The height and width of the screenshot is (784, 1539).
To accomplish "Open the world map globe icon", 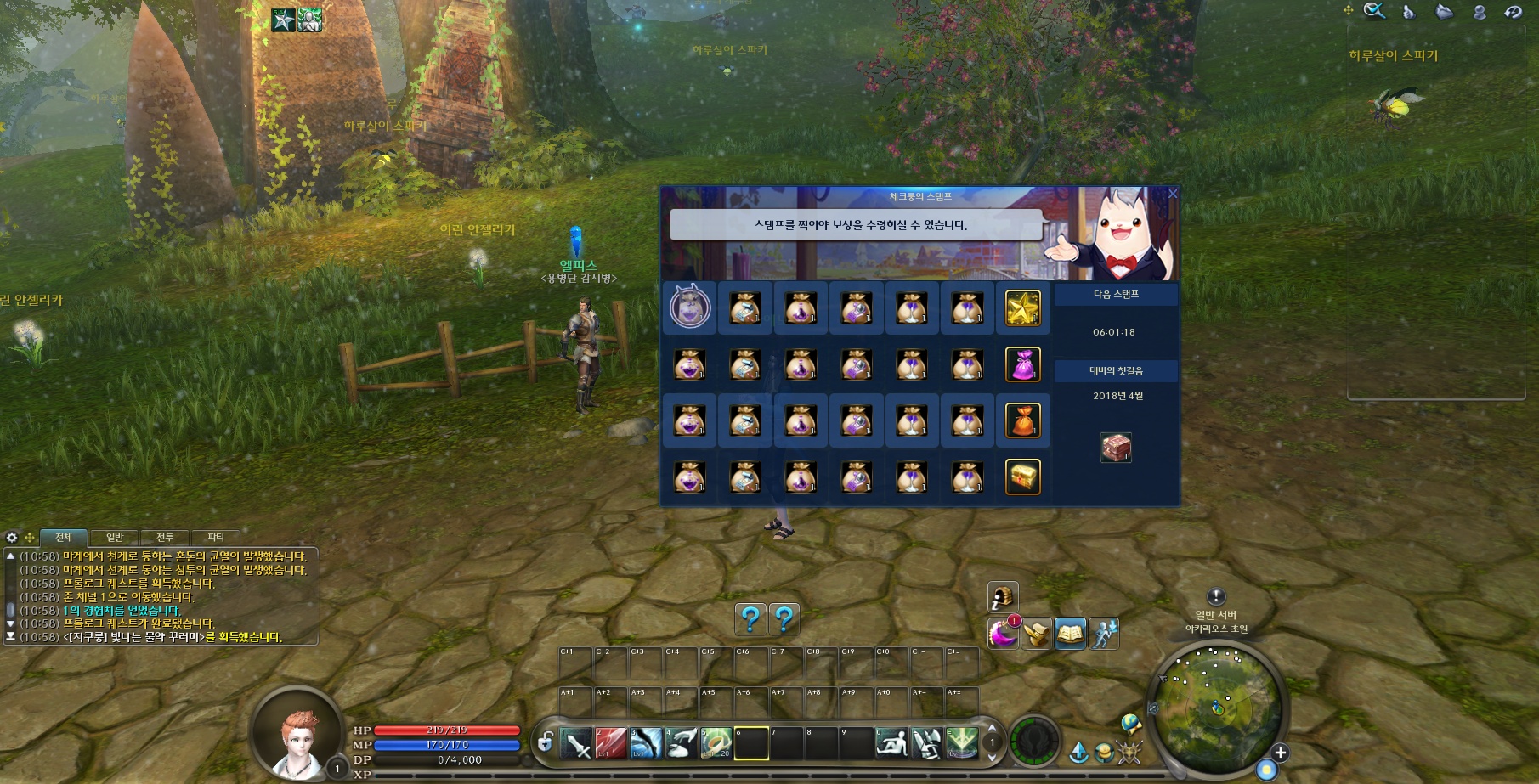I will click(1130, 724).
